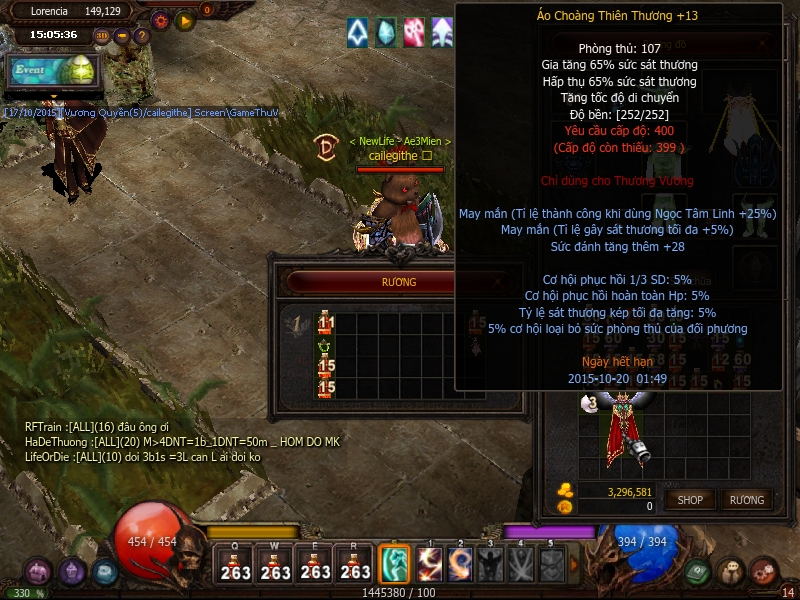
Task: Open the gear settings icon
Action: click(161, 20)
